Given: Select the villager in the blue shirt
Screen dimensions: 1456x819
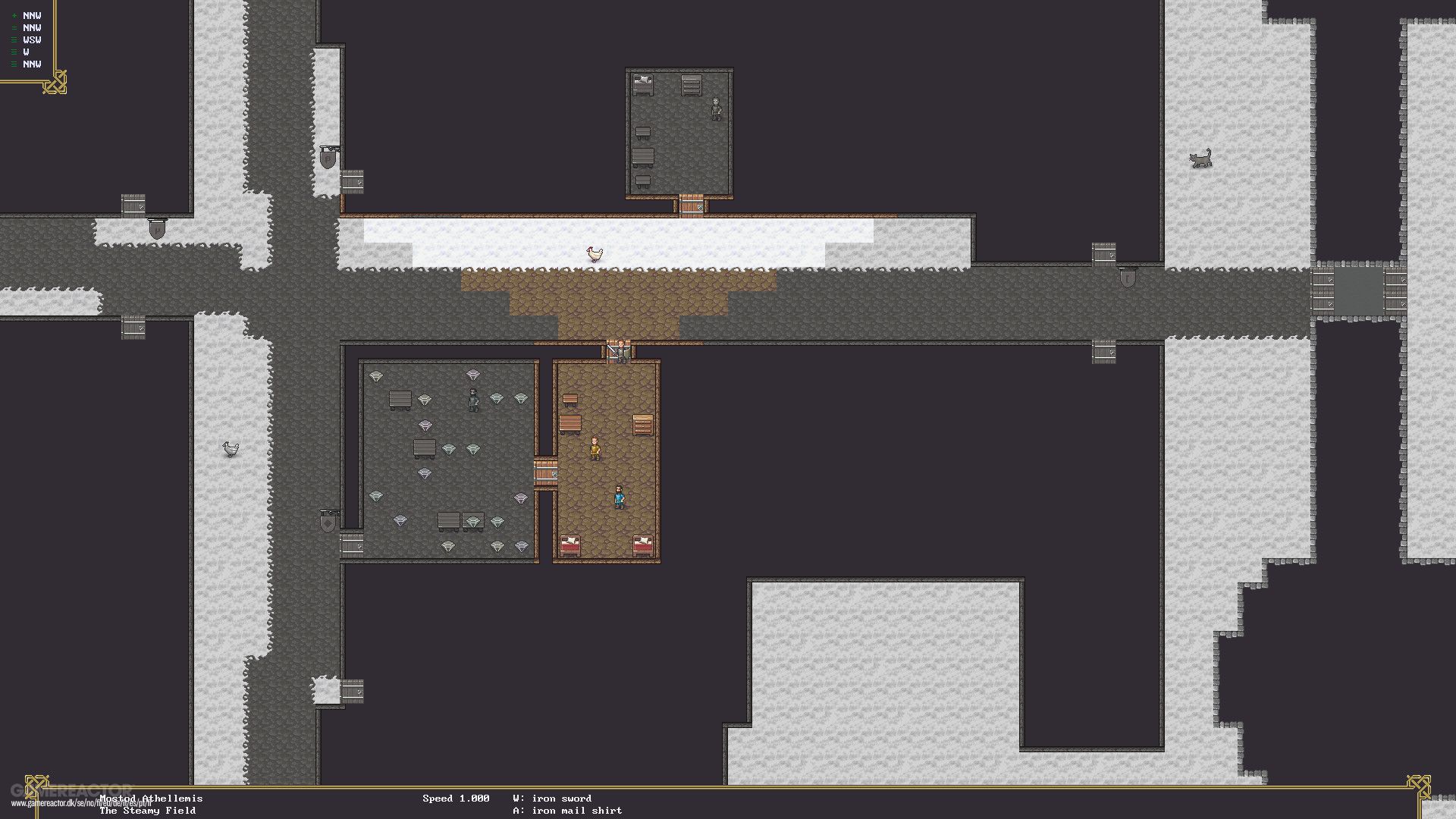Looking at the screenshot, I should tap(619, 498).
